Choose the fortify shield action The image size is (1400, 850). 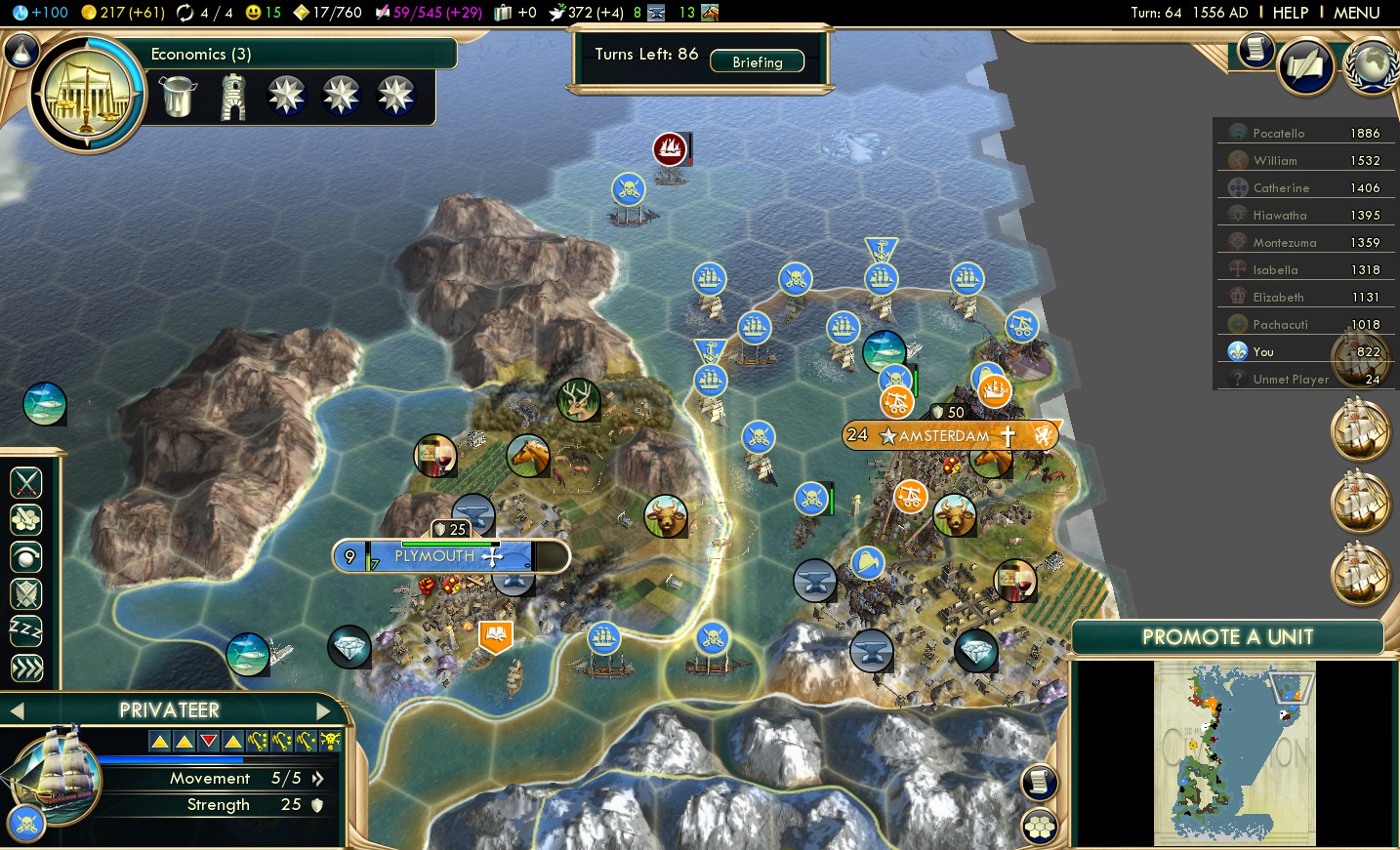point(26,593)
